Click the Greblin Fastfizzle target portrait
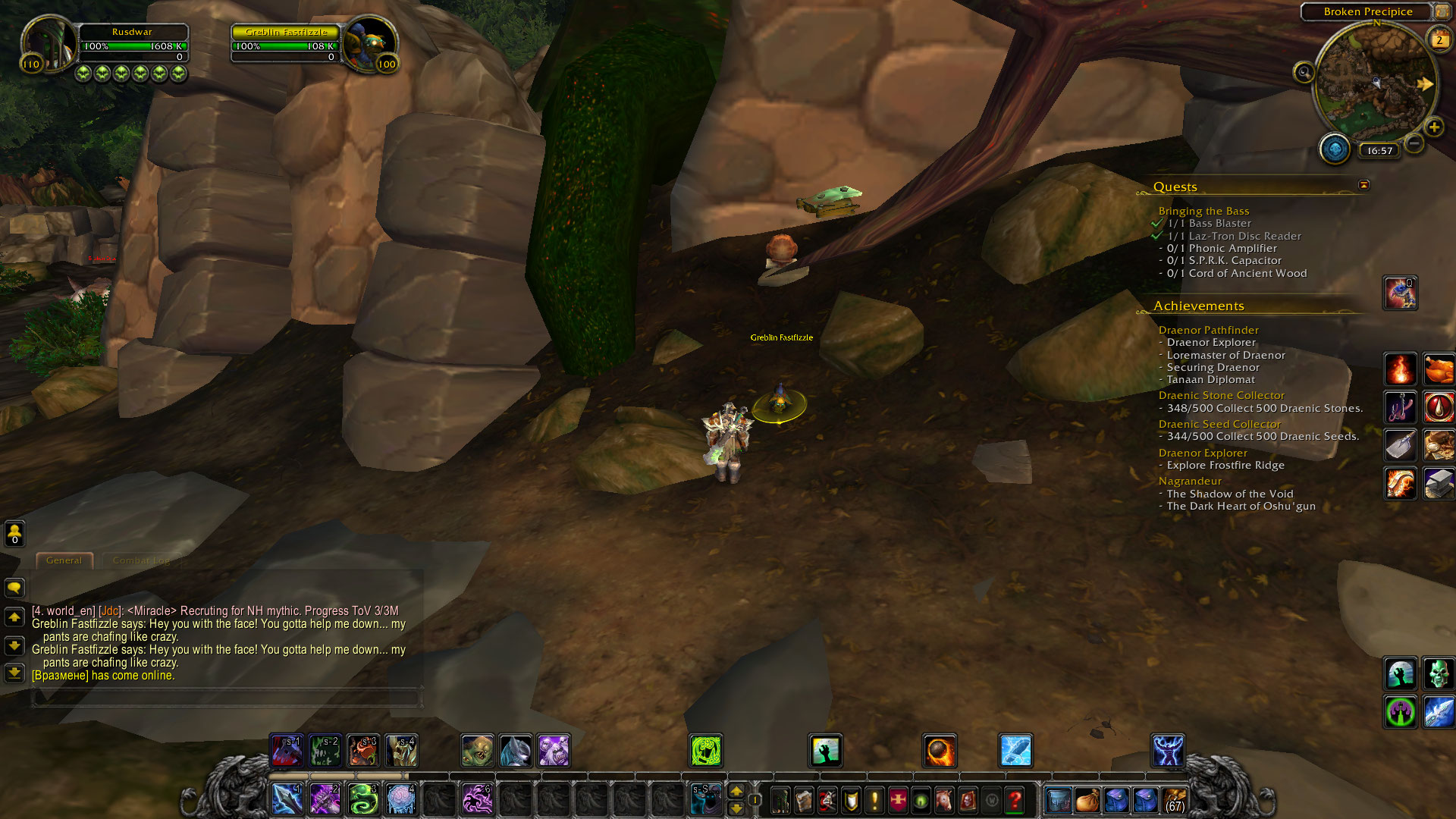The image size is (1456, 819). tap(370, 44)
